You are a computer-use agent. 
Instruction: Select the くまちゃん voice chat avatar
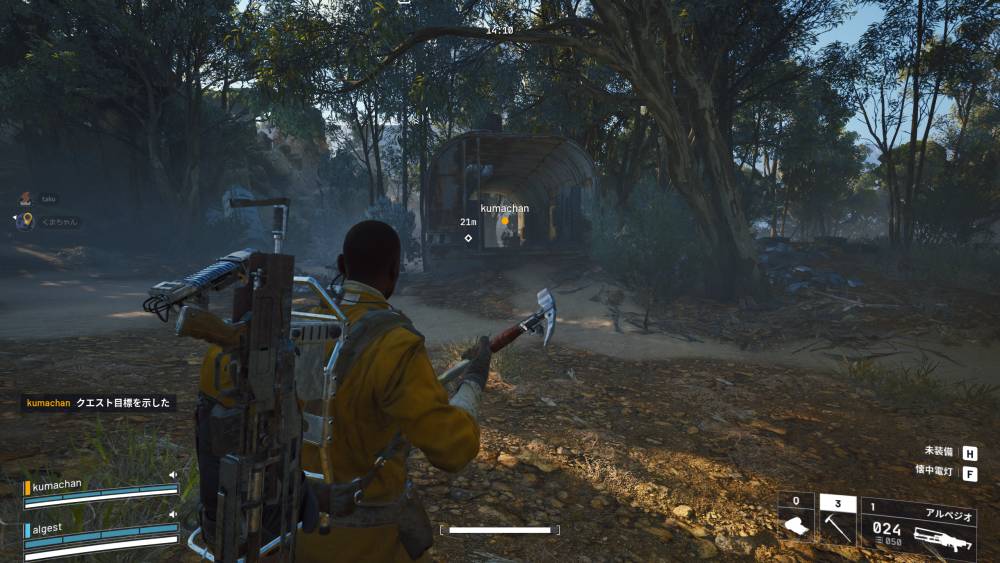tap(25, 221)
